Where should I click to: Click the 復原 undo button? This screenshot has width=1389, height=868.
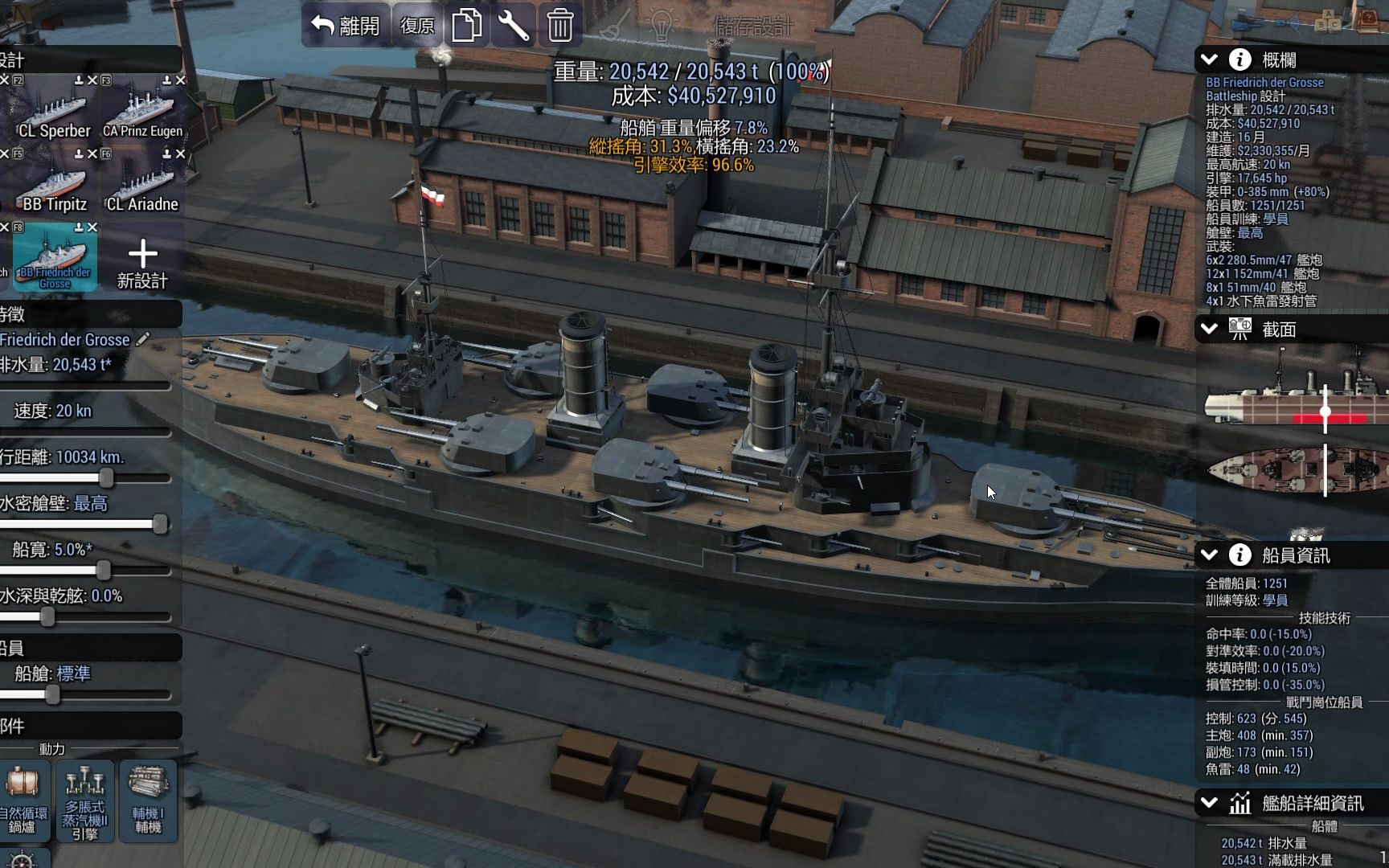417,26
